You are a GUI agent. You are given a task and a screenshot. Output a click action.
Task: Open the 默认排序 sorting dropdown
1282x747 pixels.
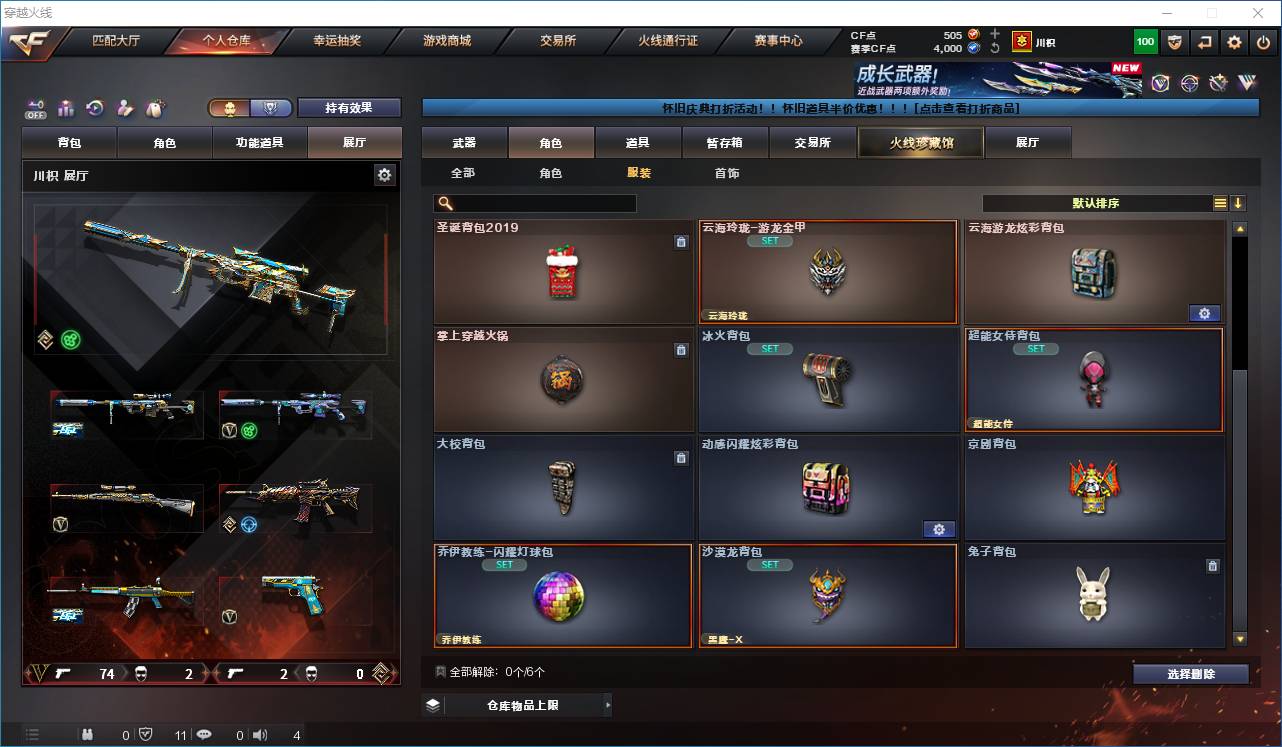pos(1098,203)
